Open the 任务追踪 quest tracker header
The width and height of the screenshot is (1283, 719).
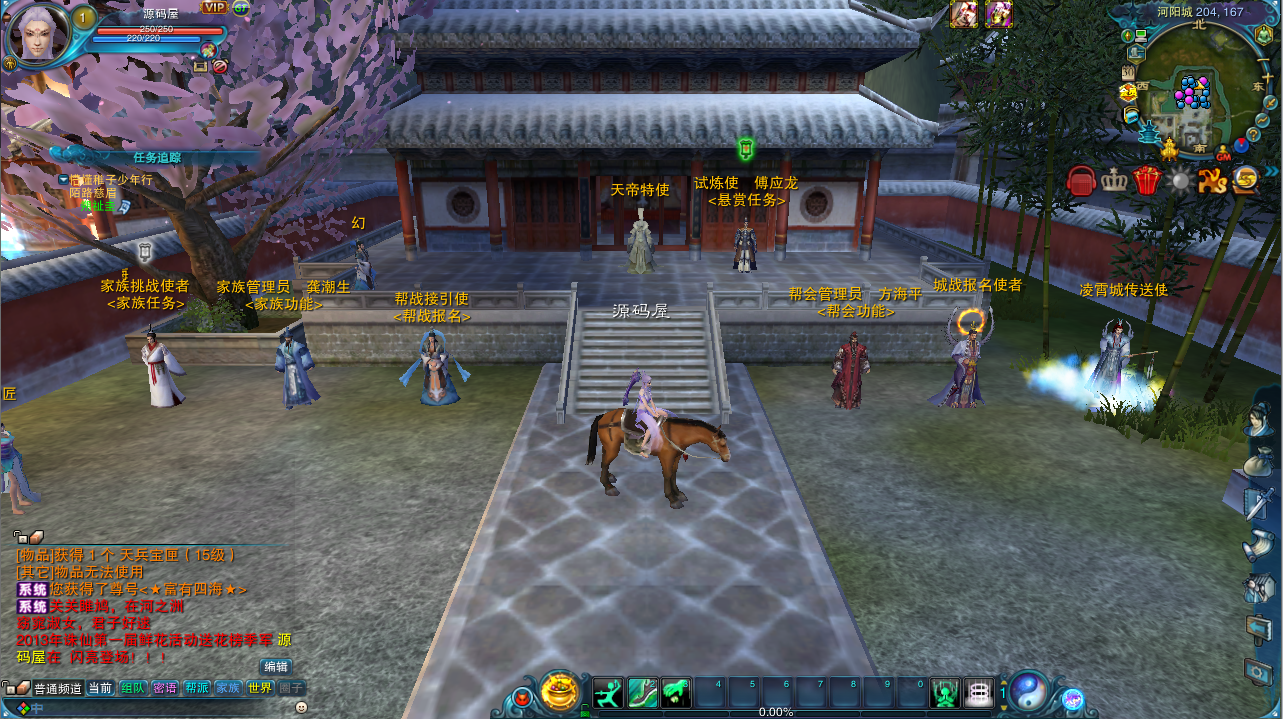tap(157, 157)
